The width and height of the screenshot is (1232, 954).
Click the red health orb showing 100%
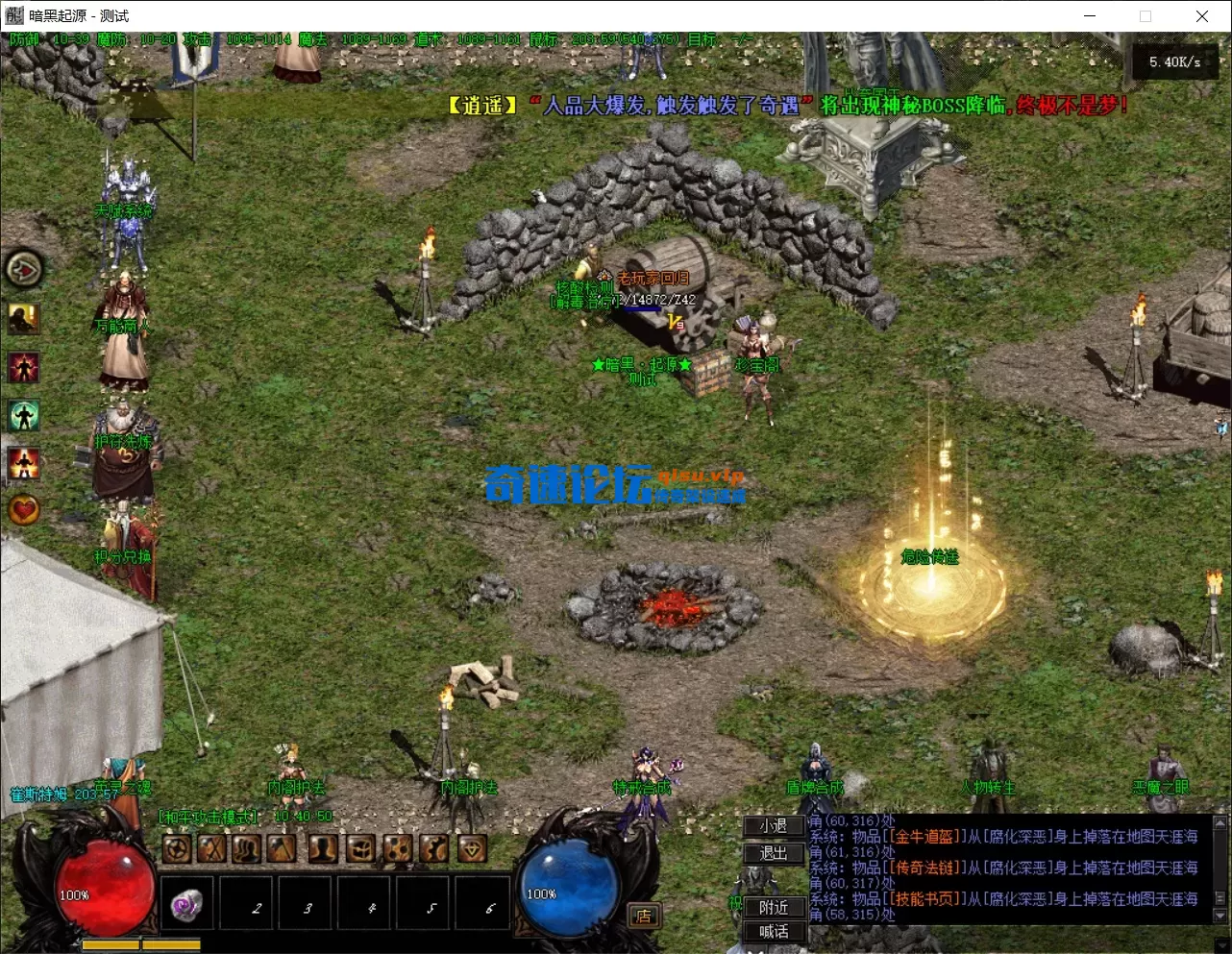pyautogui.click(x=106, y=889)
